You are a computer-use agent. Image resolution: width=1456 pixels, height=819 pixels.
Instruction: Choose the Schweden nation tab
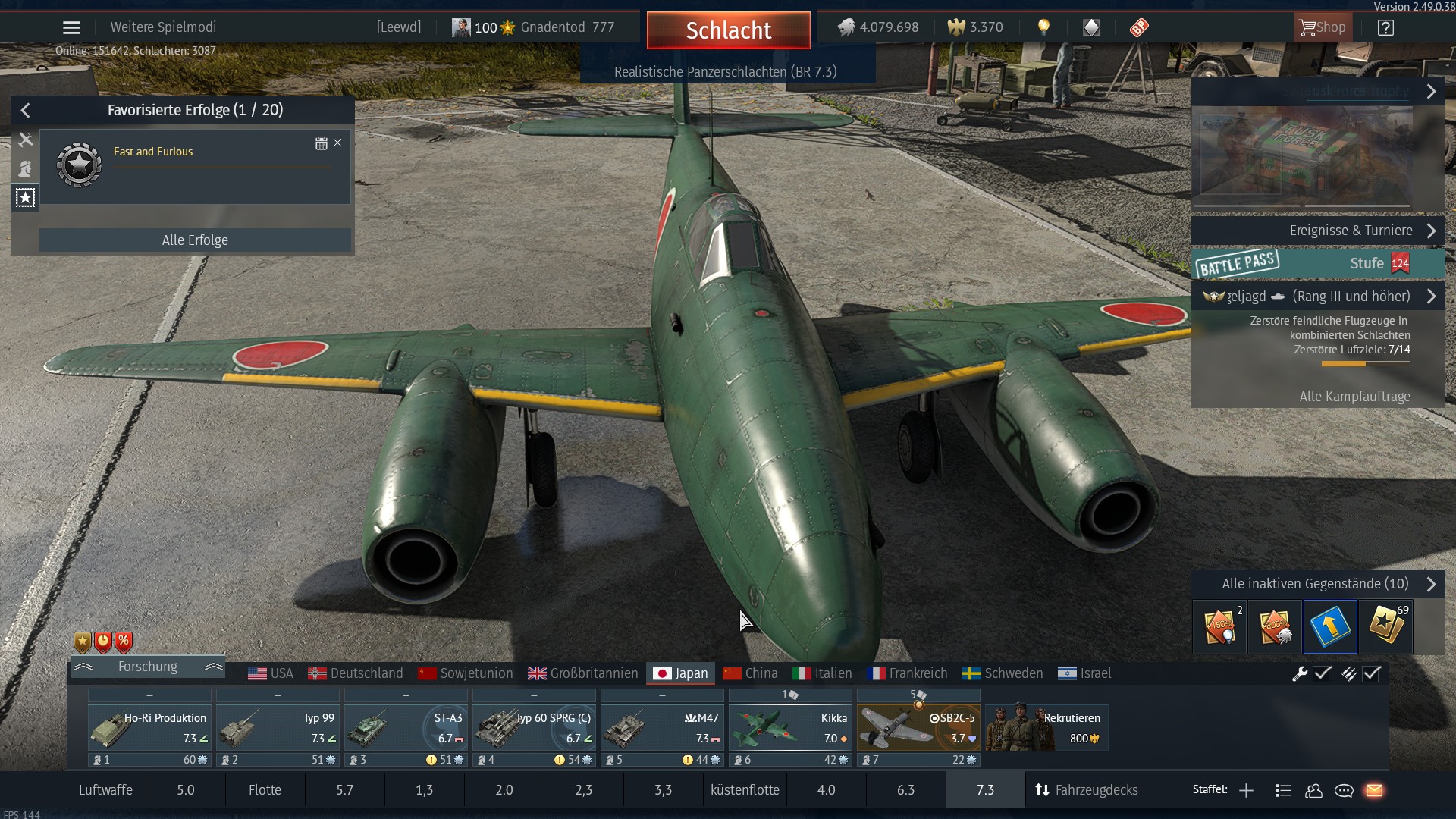coord(1003,673)
